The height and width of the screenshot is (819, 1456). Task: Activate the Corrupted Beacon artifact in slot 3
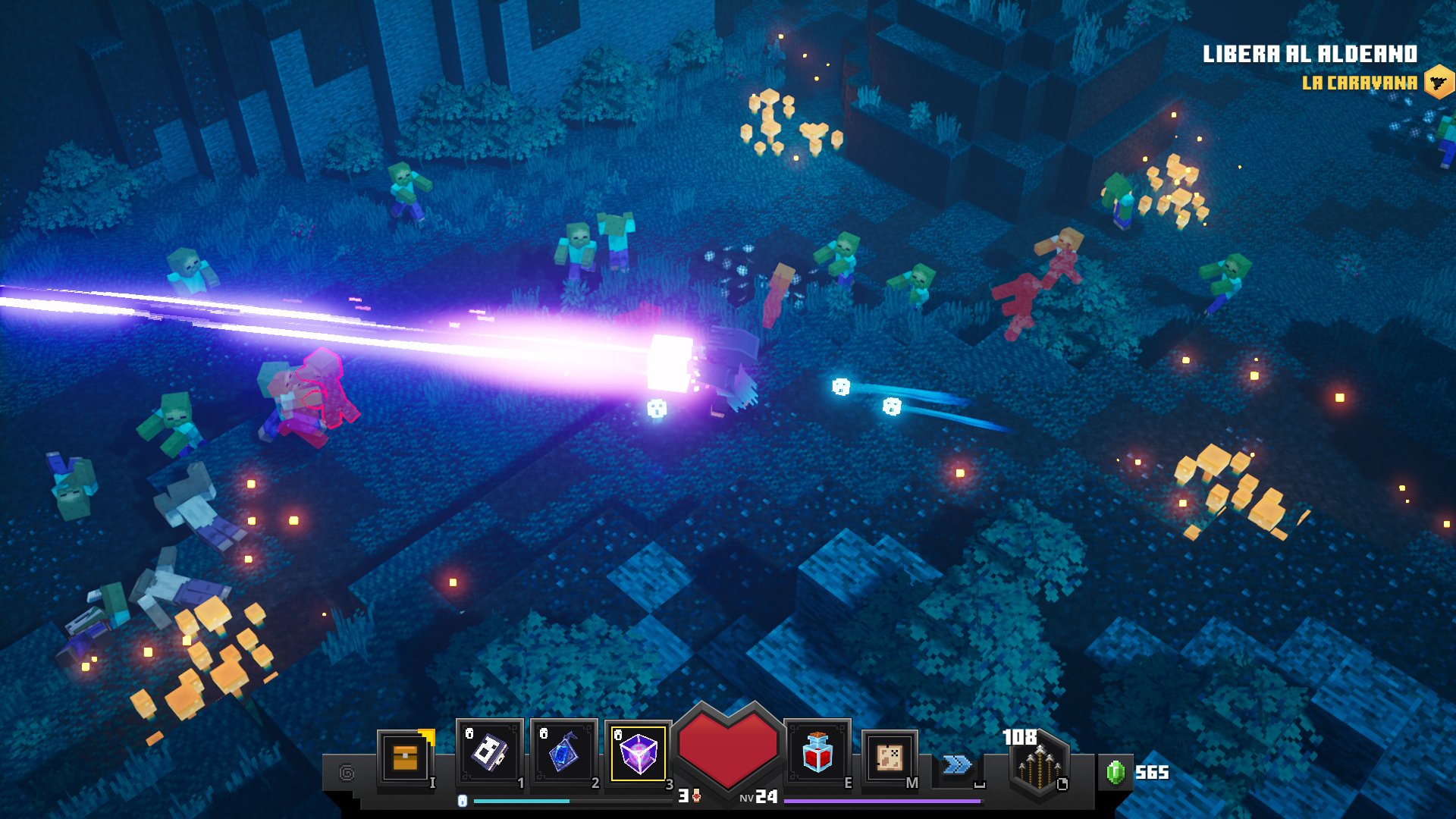(x=639, y=752)
